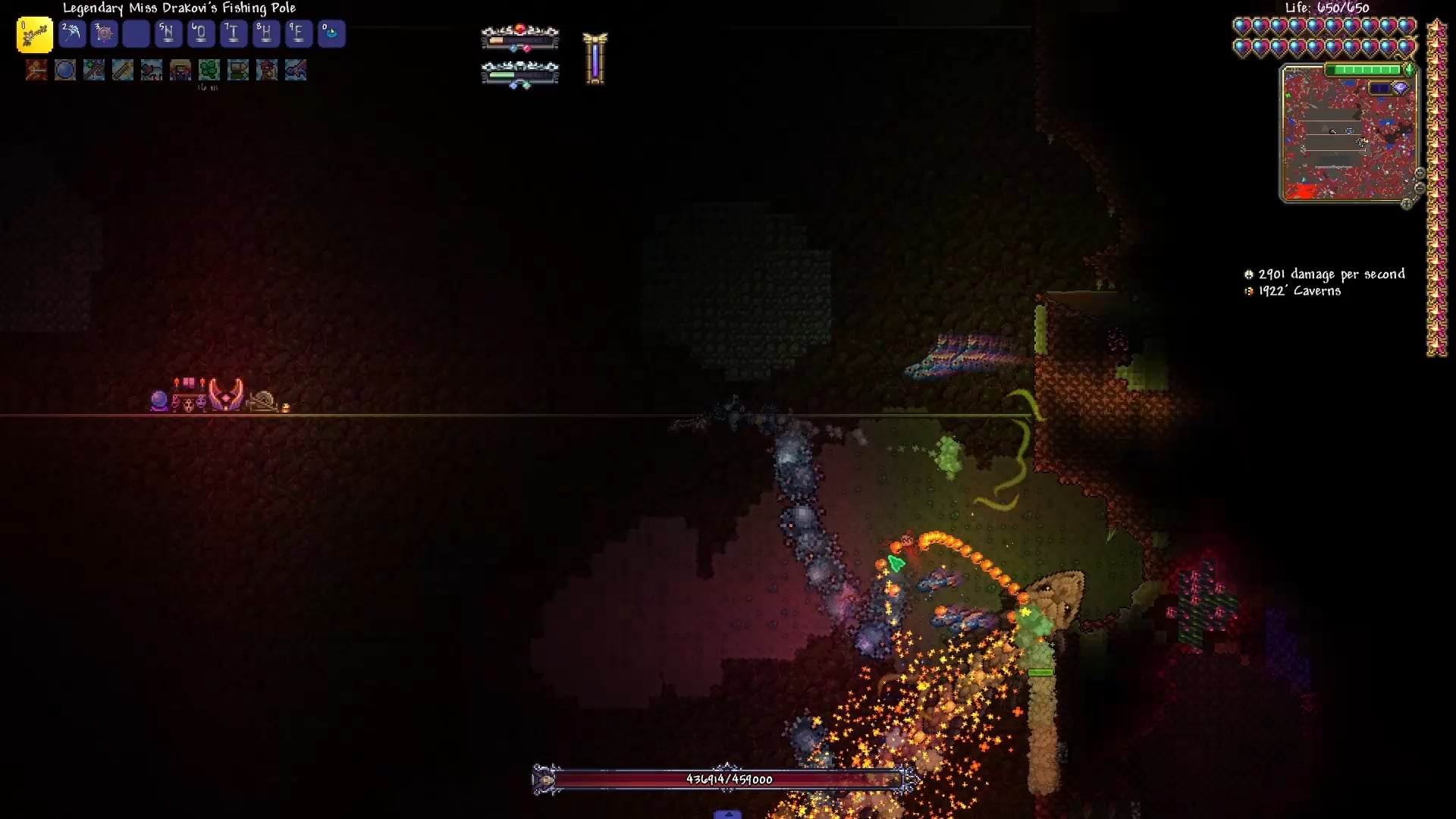Select hotbar slot 2 with the sparkling staff
This screenshot has height=819, width=1456.
(72, 34)
